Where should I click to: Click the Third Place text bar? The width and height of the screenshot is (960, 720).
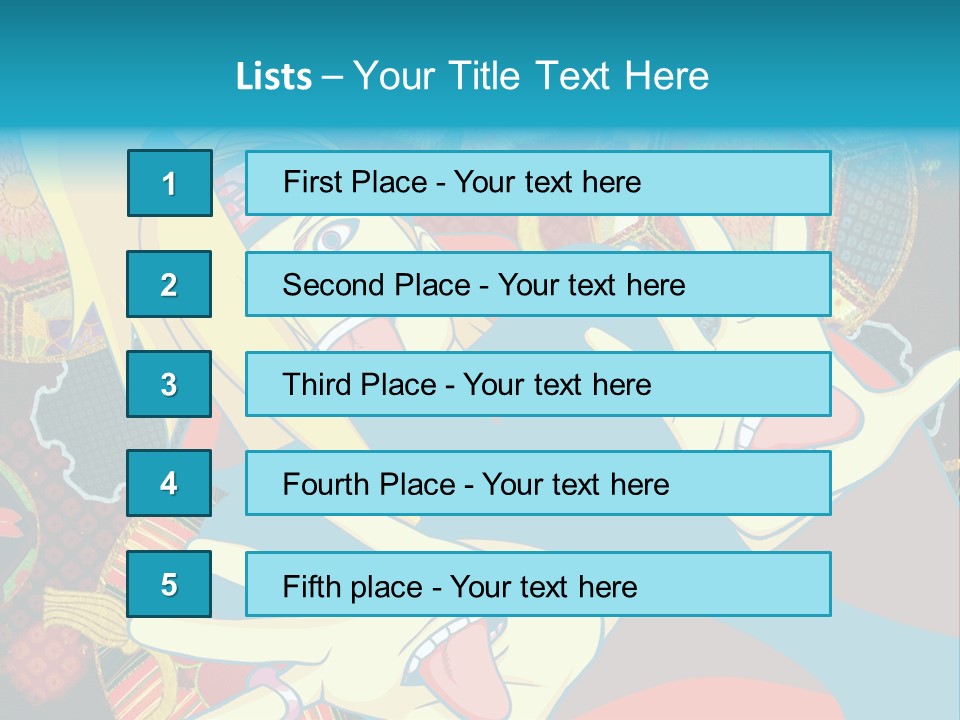coord(538,384)
